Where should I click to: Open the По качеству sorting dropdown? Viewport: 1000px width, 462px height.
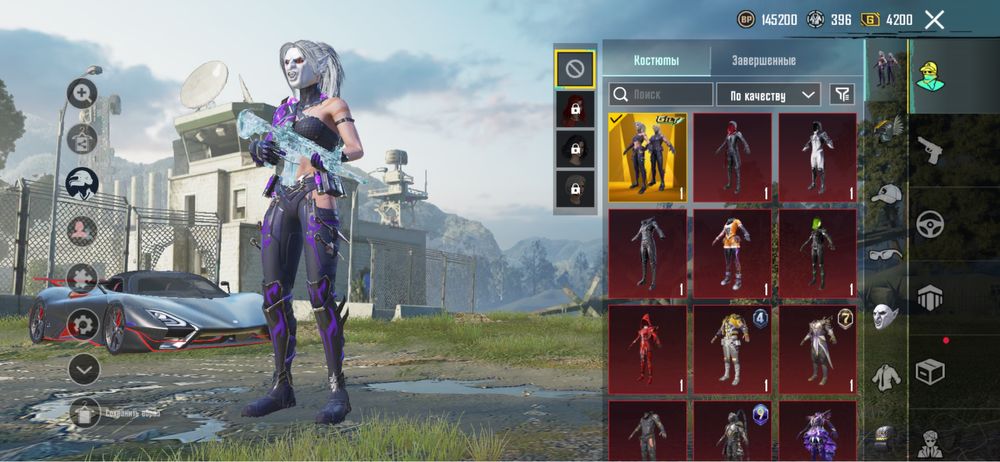coord(768,95)
